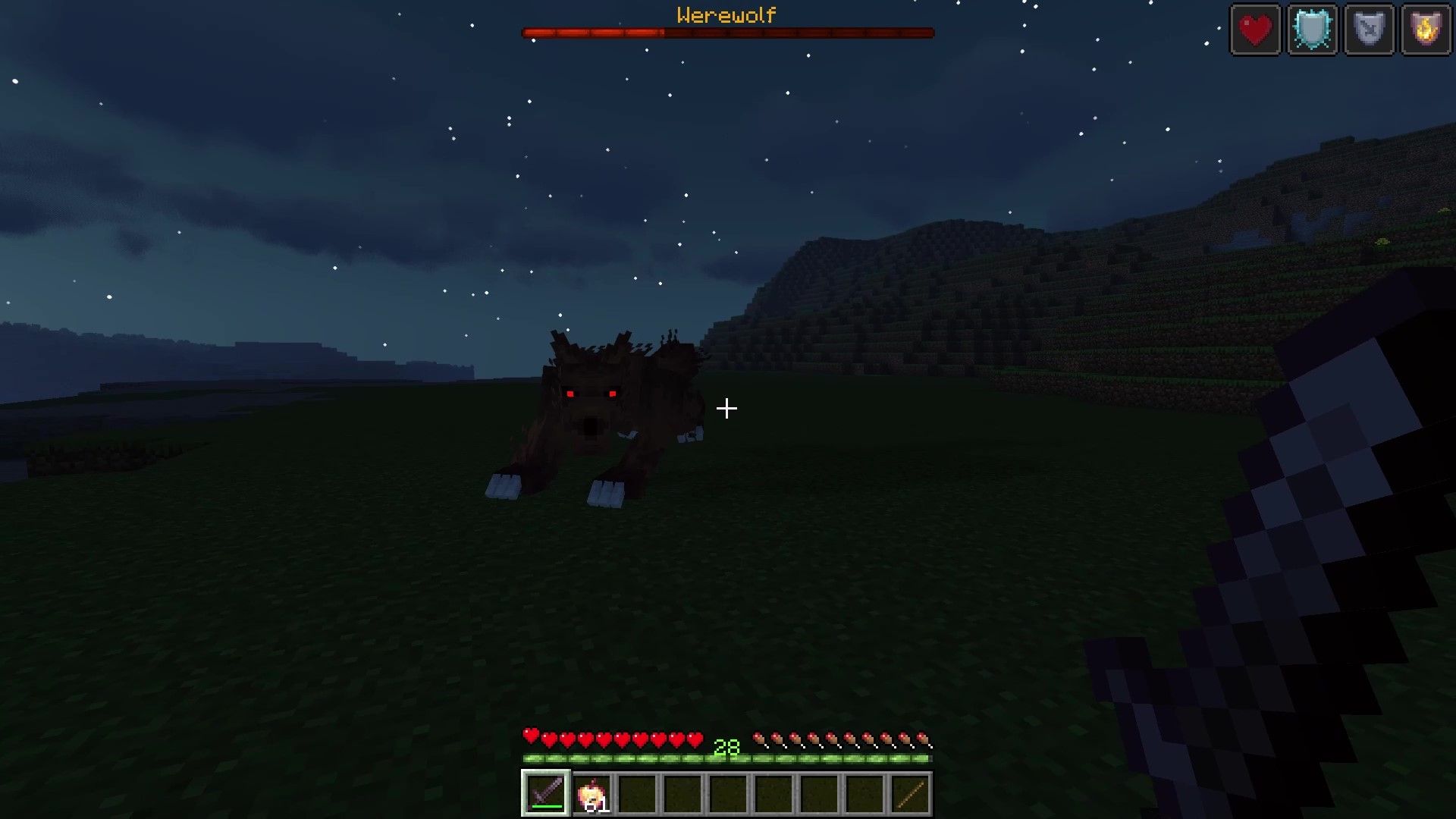Select the netherite sword in the hotbar
The width and height of the screenshot is (1456, 819).
(x=544, y=793)
